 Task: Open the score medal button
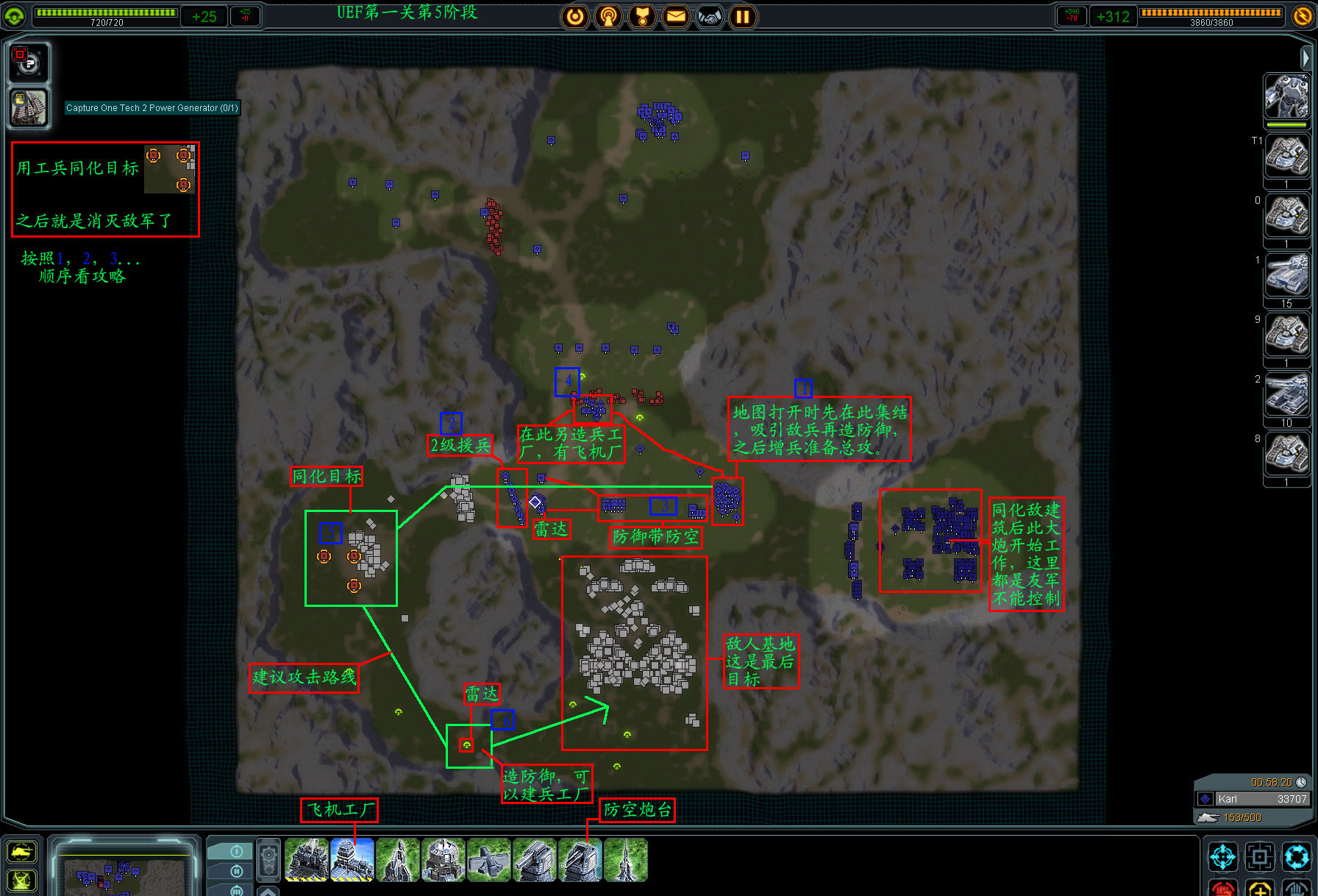pyautogui.click(x=642, y=16)
